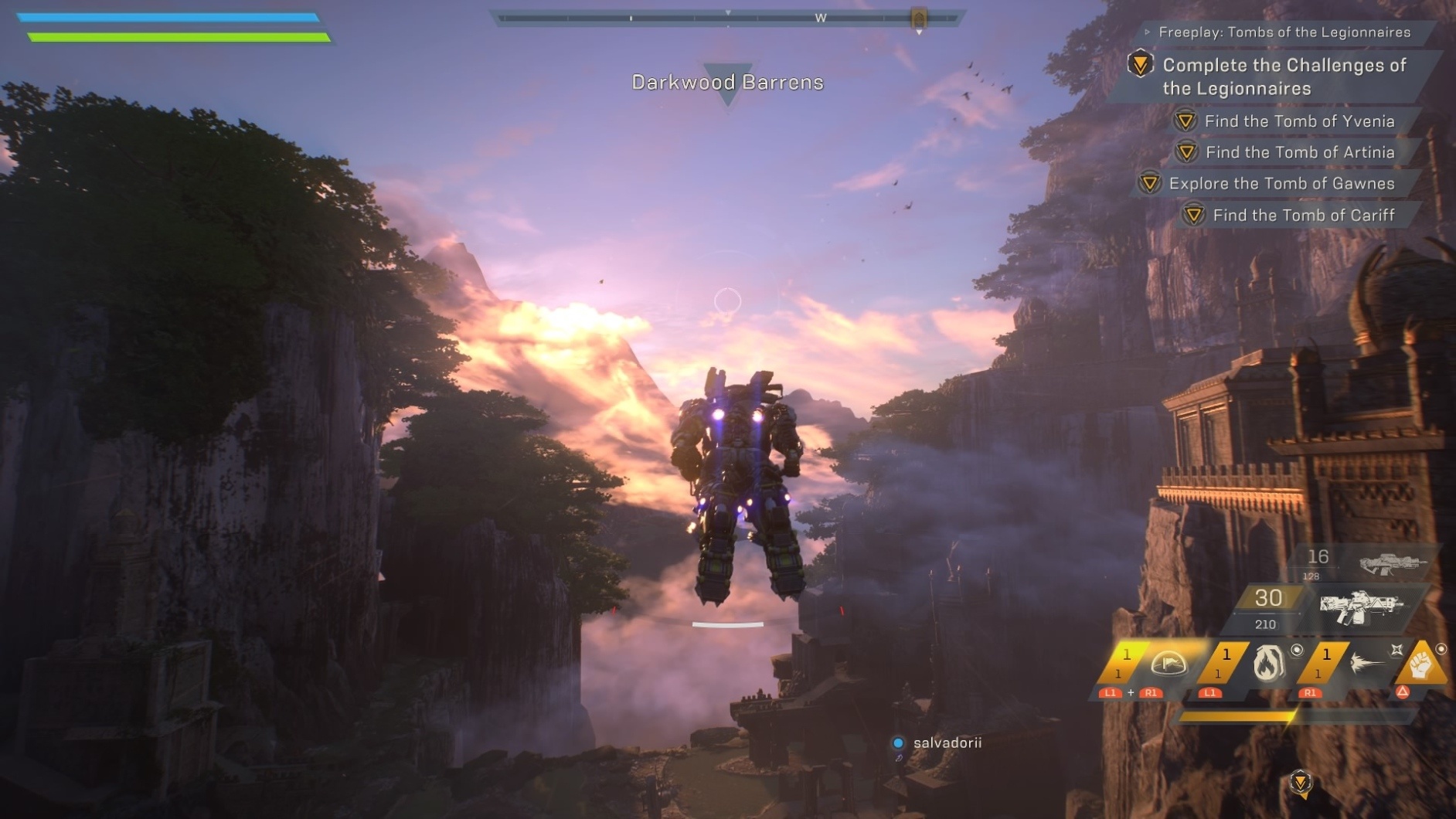Screen dimensions: 1456x819
Task: Select the salvadorii player name tag
Action: 947,743
